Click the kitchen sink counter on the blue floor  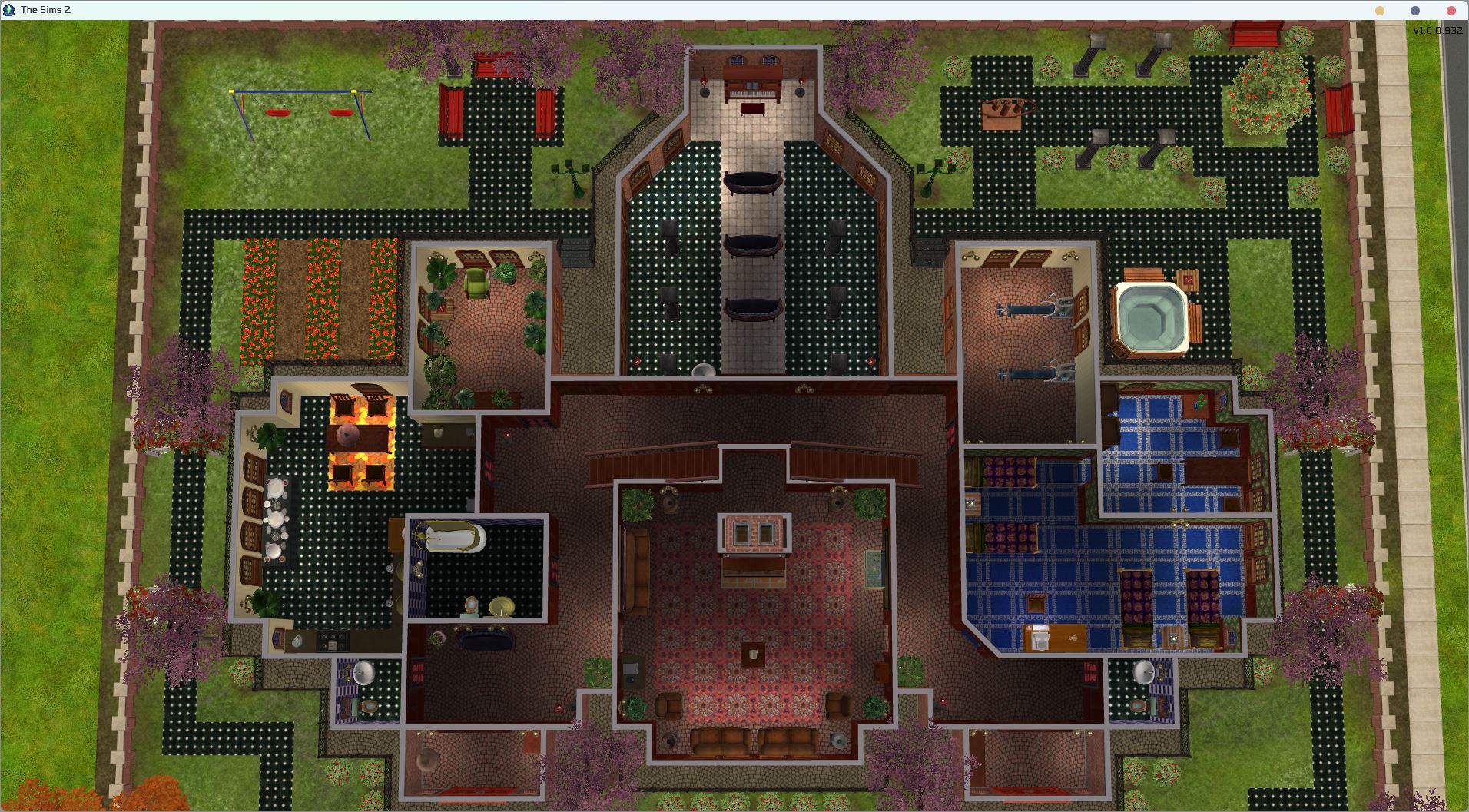click(1041, 638)
